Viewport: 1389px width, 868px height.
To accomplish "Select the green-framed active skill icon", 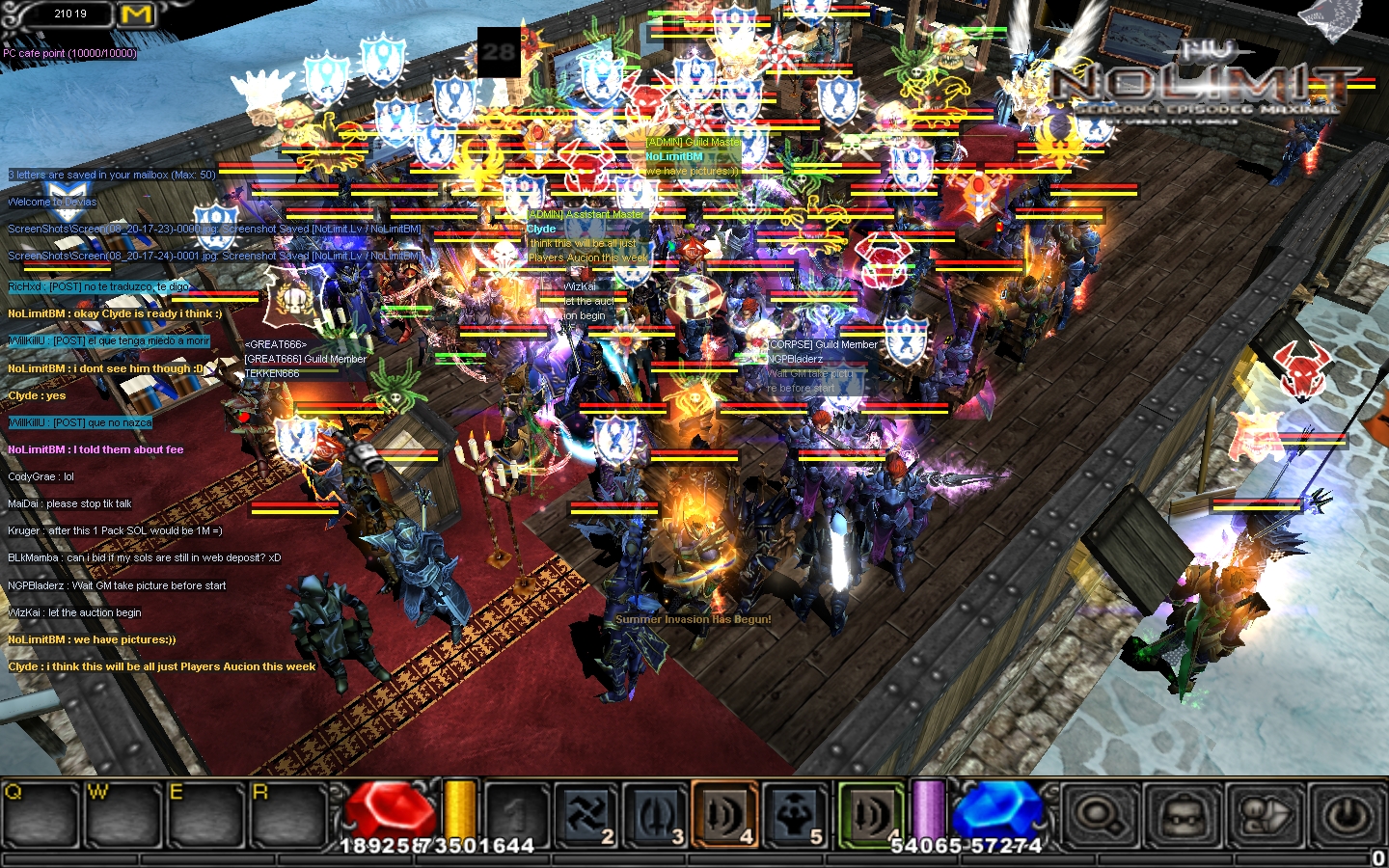I will point(870,815).
